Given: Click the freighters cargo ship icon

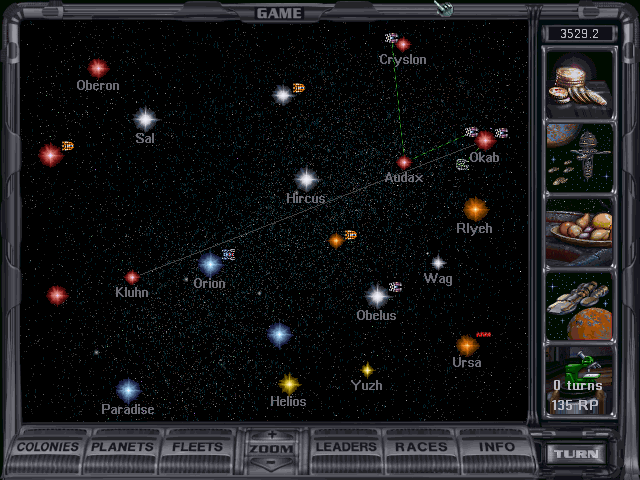Looking at the screenshot, I should click(580, 305).
